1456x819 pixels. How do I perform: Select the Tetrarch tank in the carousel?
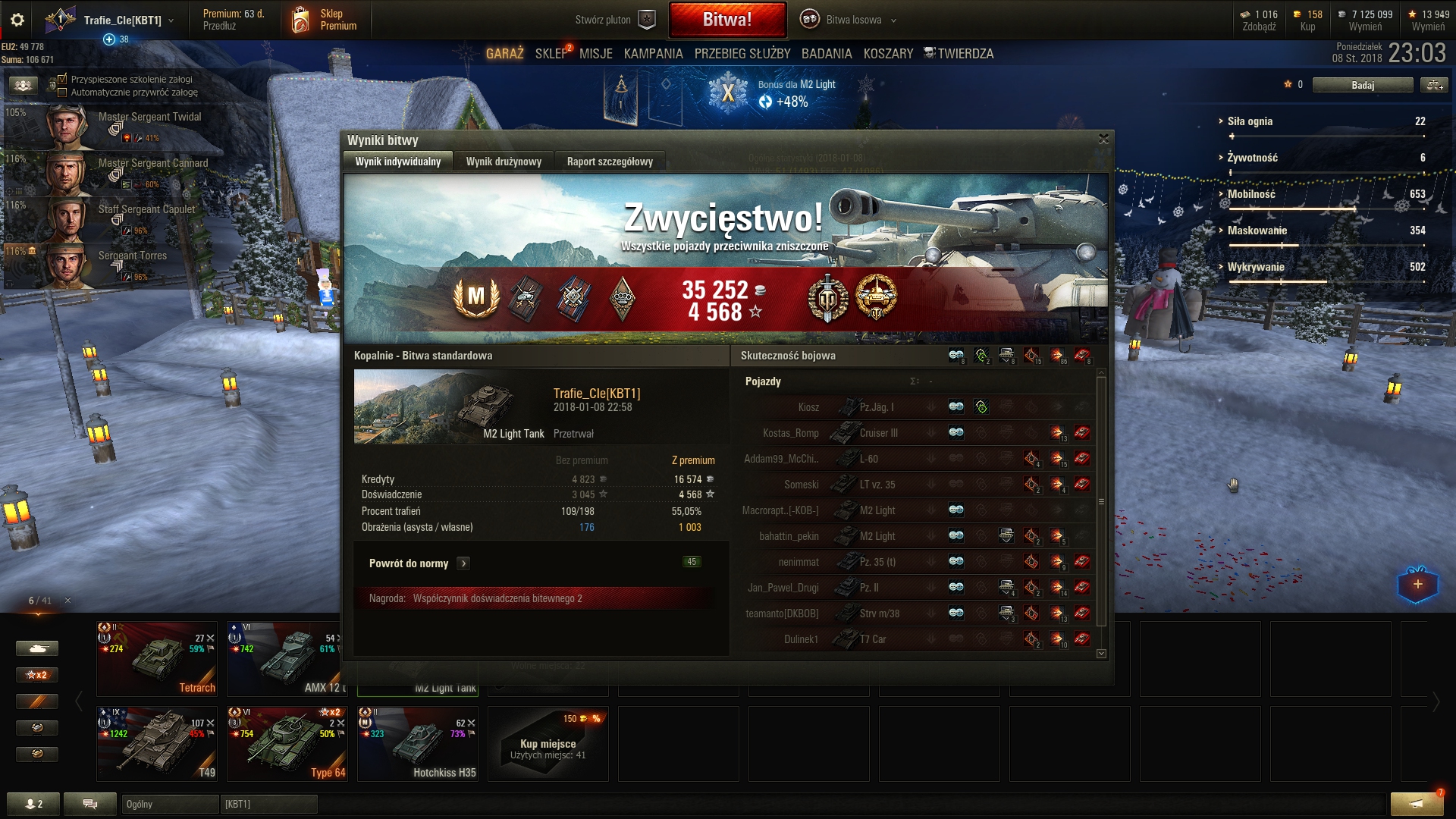[x=157, y=658]
